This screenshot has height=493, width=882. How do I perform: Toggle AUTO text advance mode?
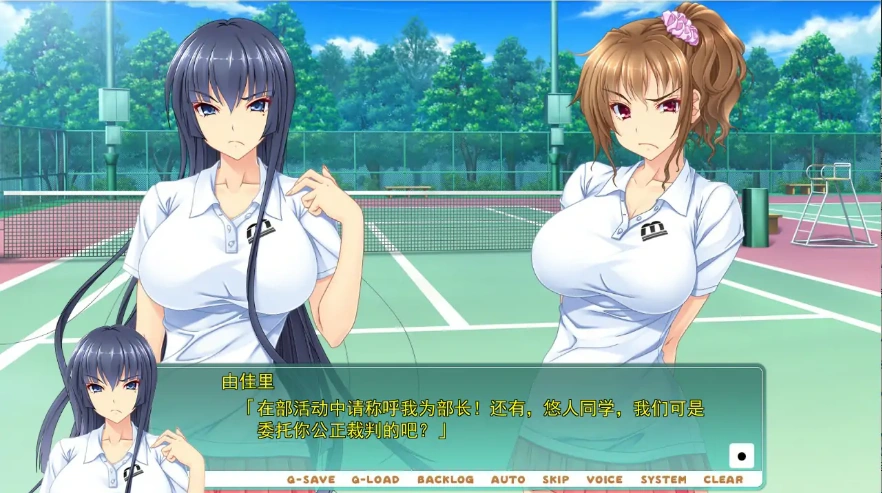(x=508, y=480)
